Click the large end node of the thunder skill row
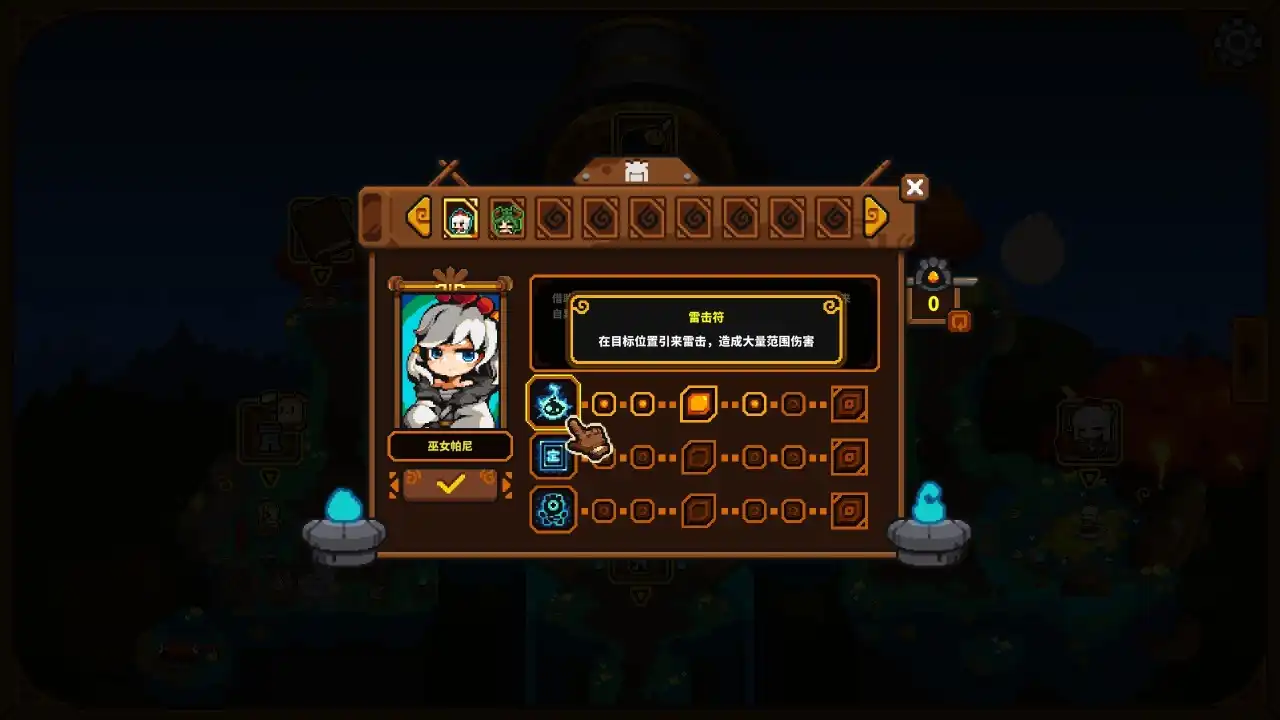Image resolution: width=1280 pixels, height=720 pixels. coord(847,403)
